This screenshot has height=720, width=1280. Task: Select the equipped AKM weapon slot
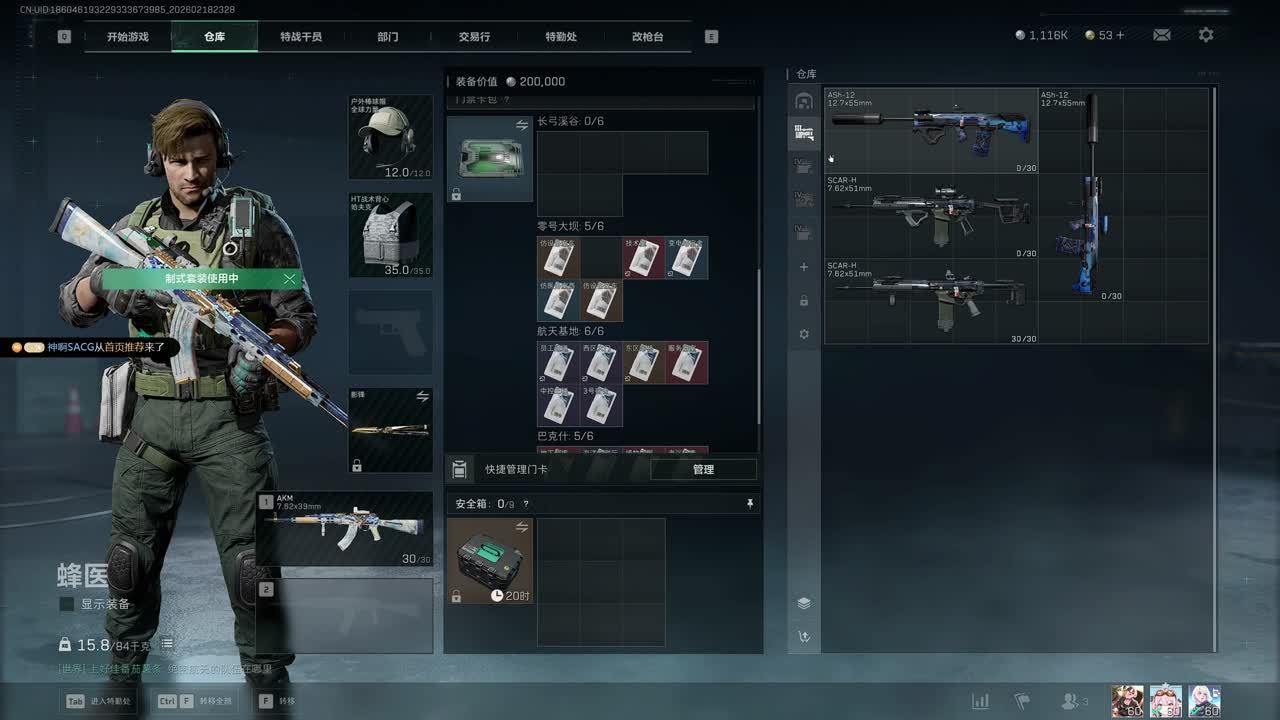click(345, 529)
